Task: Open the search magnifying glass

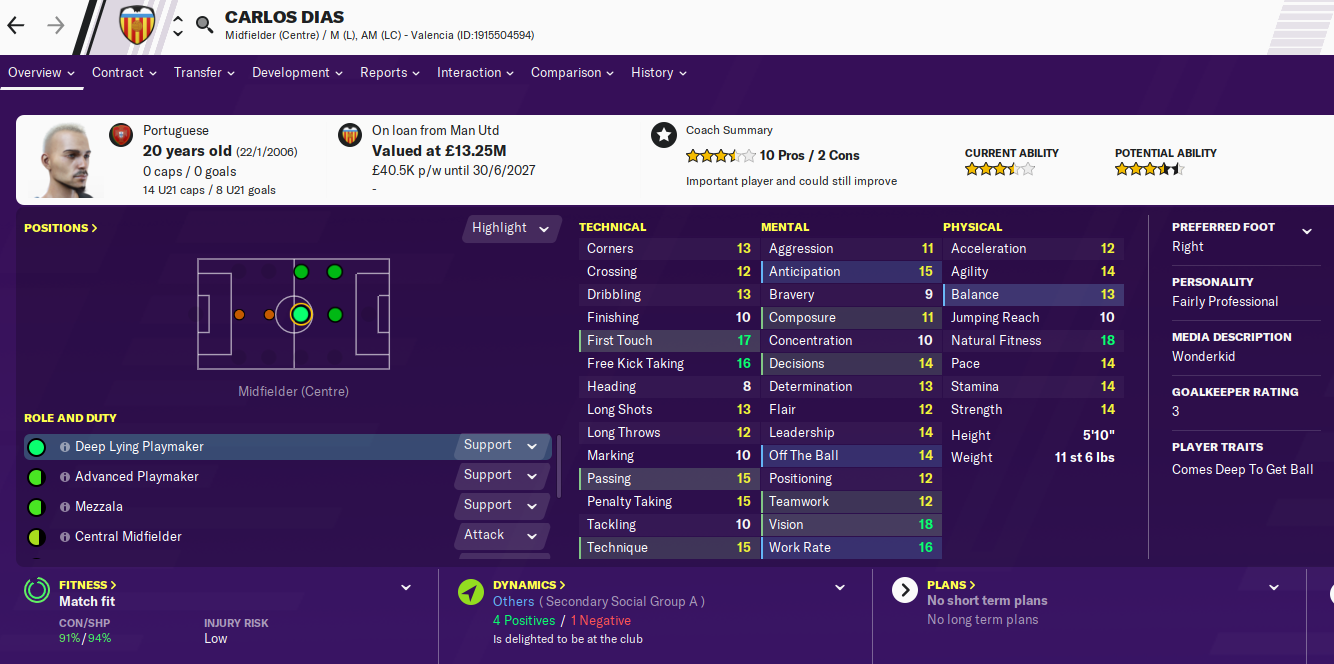Action: 204,25
